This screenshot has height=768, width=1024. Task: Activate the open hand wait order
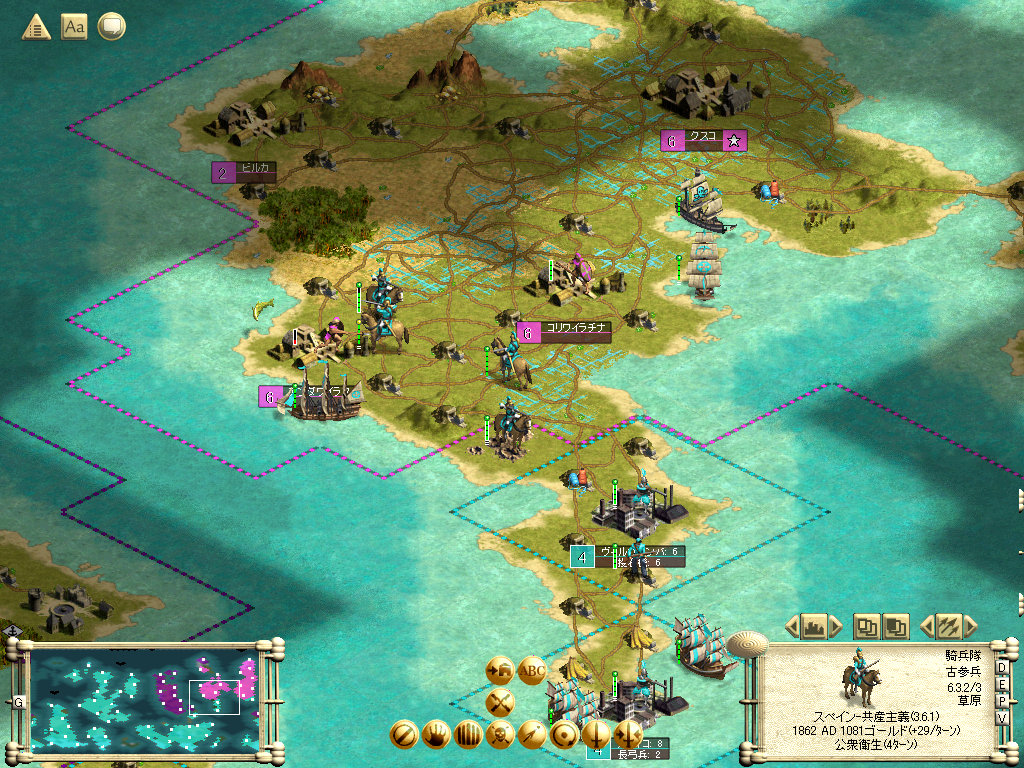click(x=436, y=735)
